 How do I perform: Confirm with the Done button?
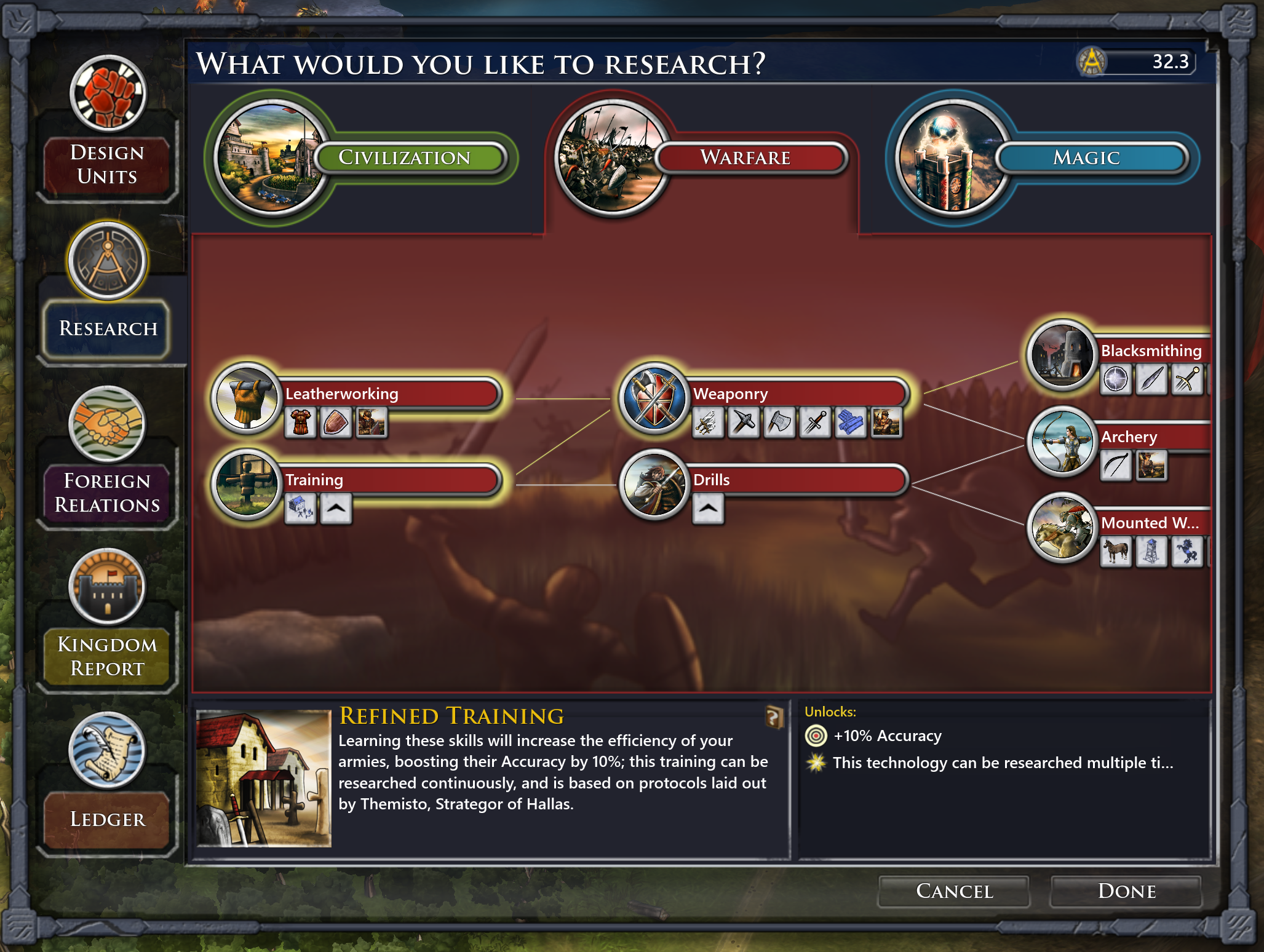point(1126,891)
